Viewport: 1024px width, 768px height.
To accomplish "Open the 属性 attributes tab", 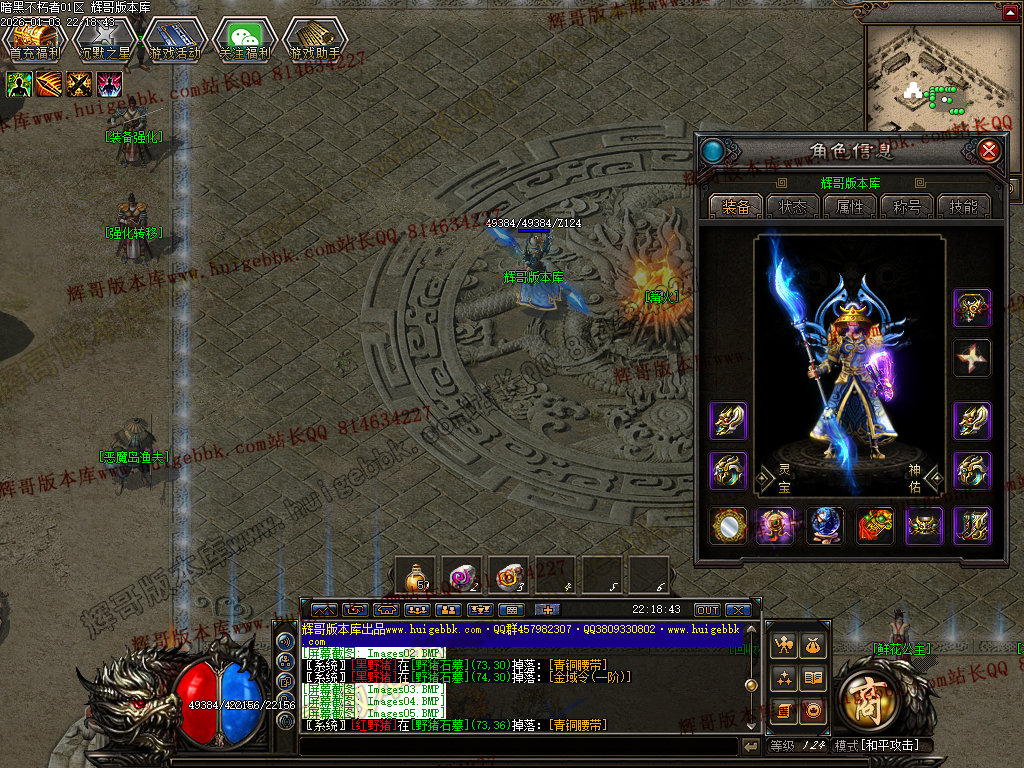I will [850, 206].
